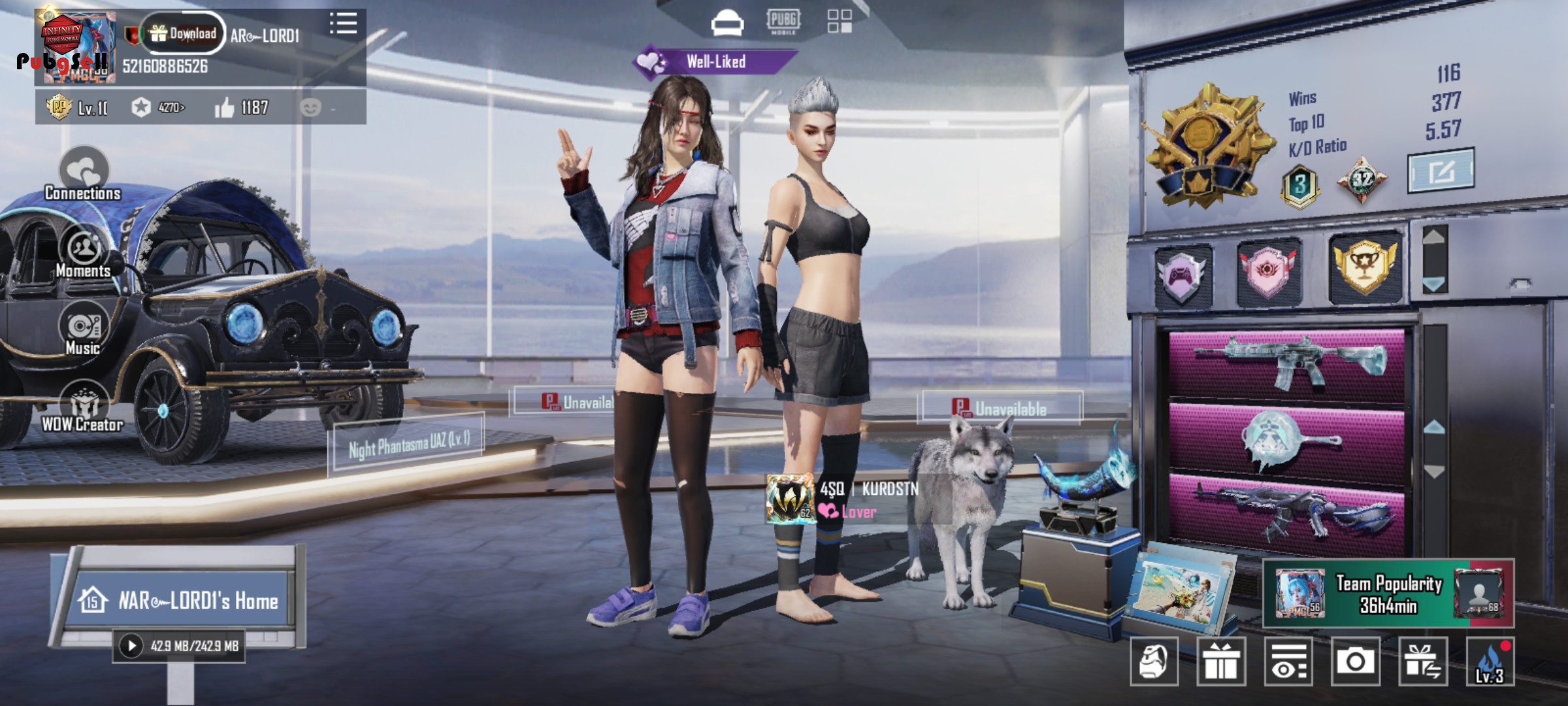1568x706 pixels.
Task: Open the Moments section
Action: coord(84,252)
